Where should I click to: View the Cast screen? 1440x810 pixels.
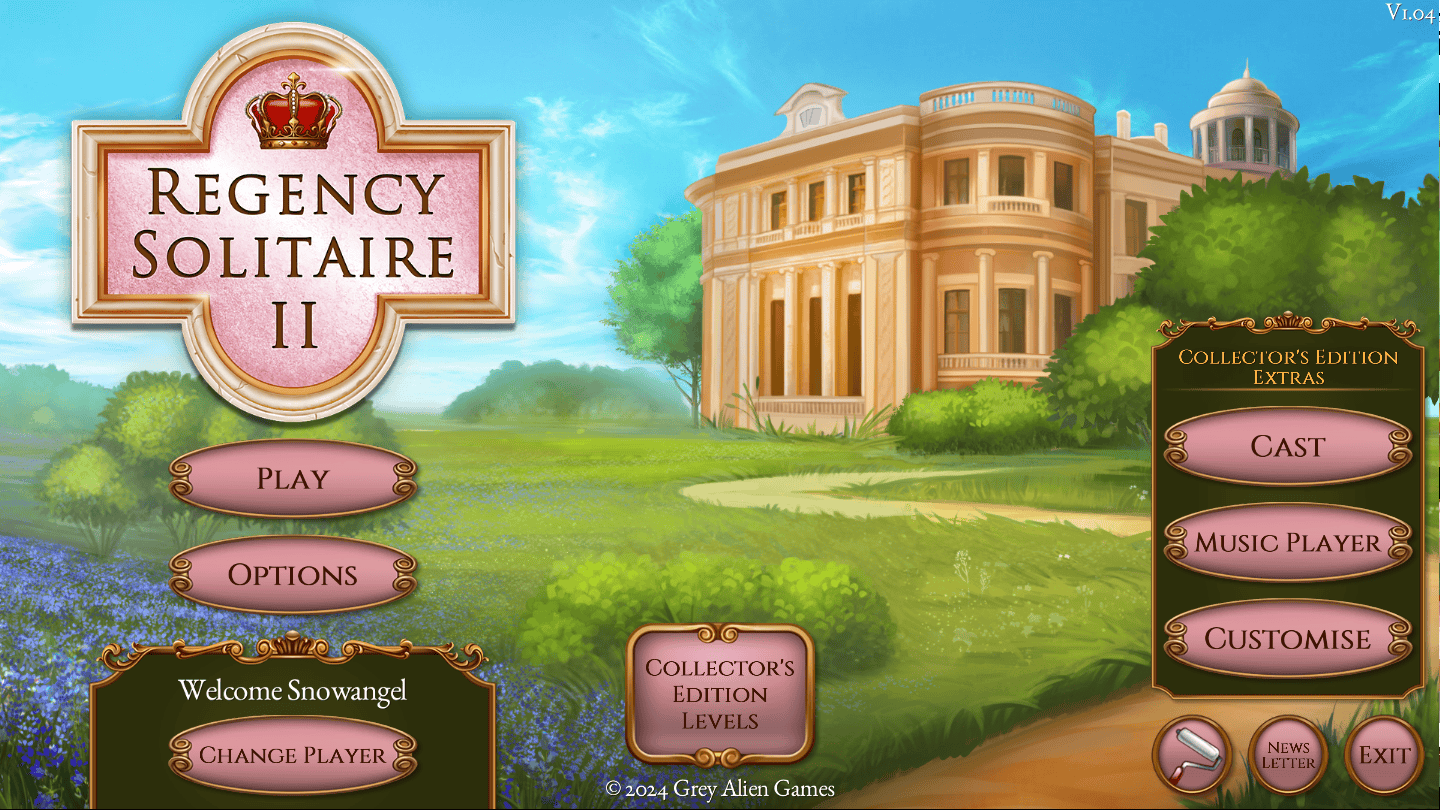(1287, 447)
